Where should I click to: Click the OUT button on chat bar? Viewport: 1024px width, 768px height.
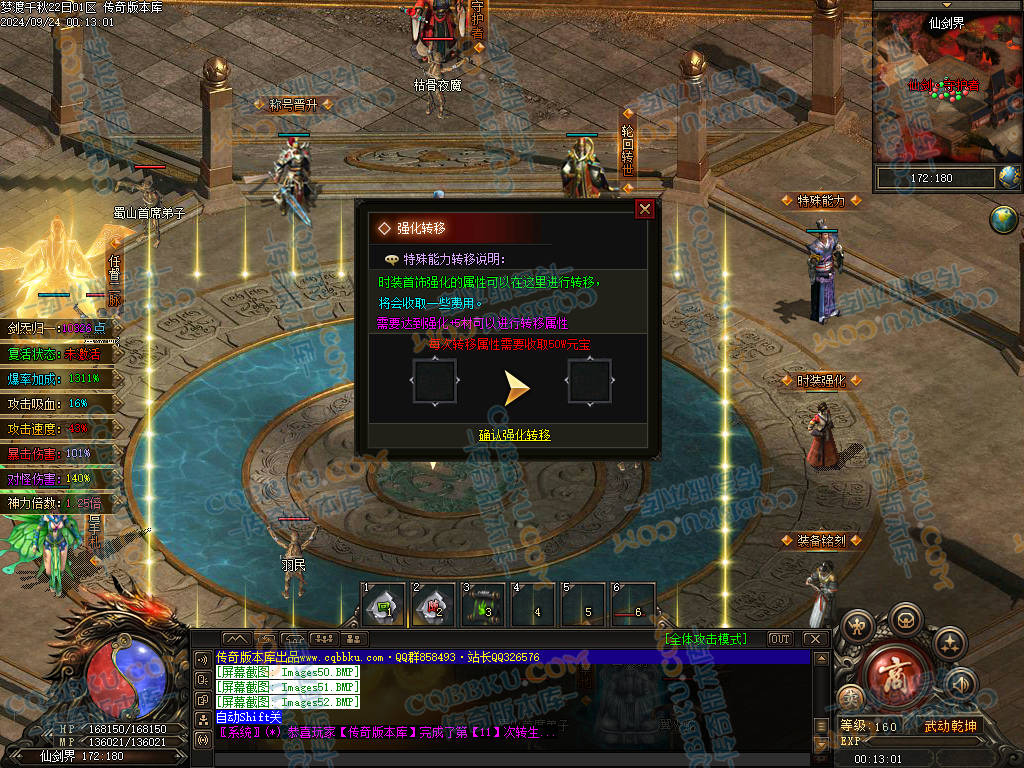pyautogui.click(x=779, y=639)
